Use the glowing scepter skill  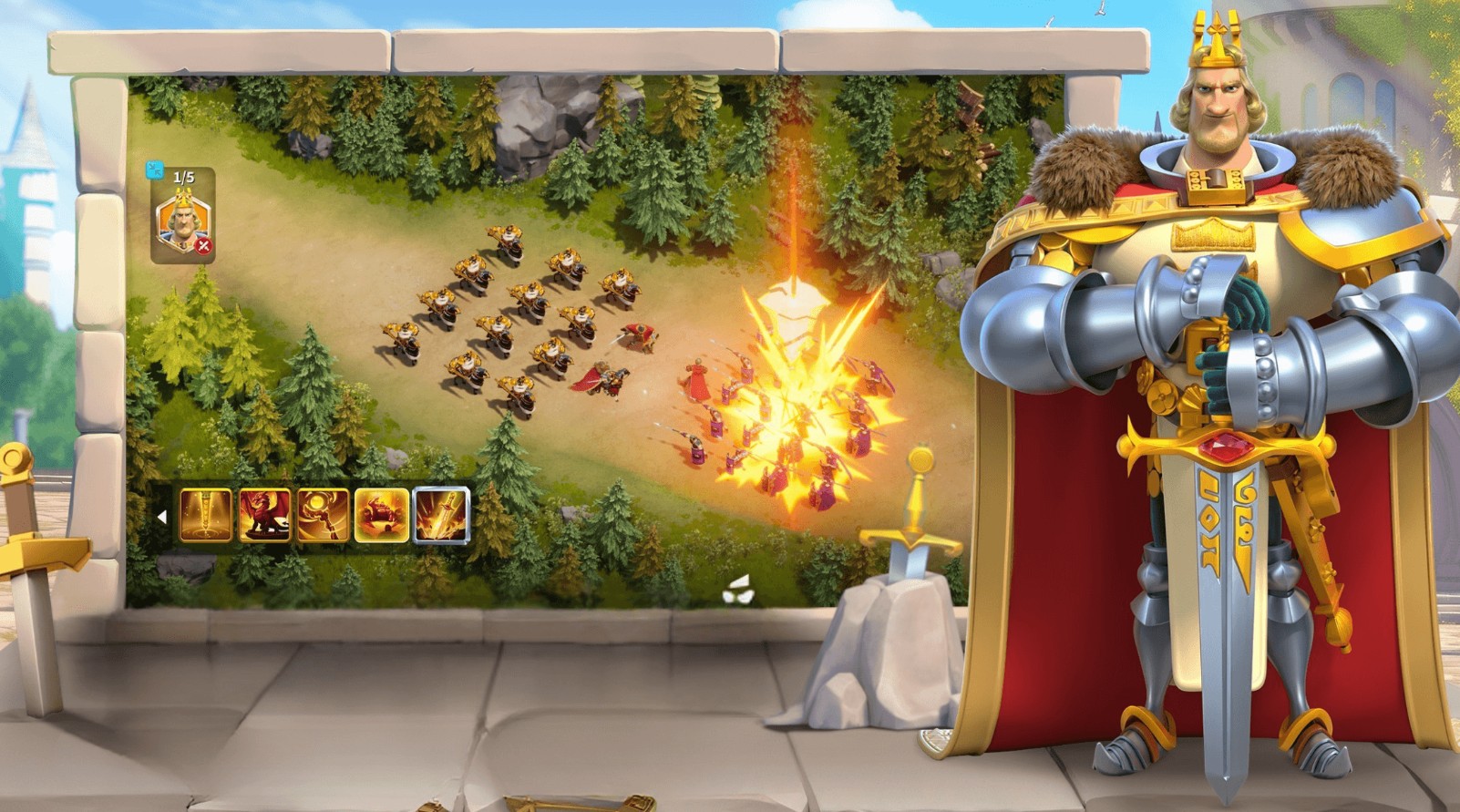click(x=324, y=513)
